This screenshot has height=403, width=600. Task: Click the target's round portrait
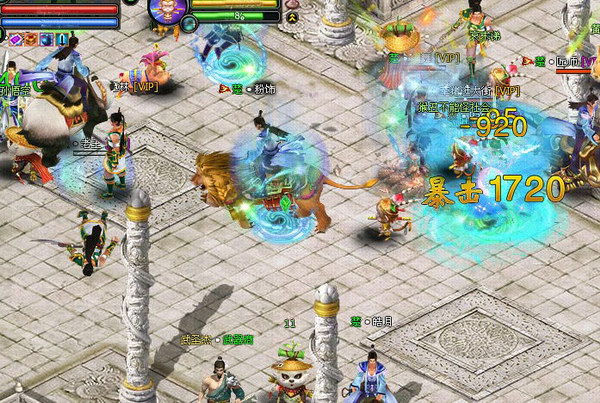pos(165,9)
